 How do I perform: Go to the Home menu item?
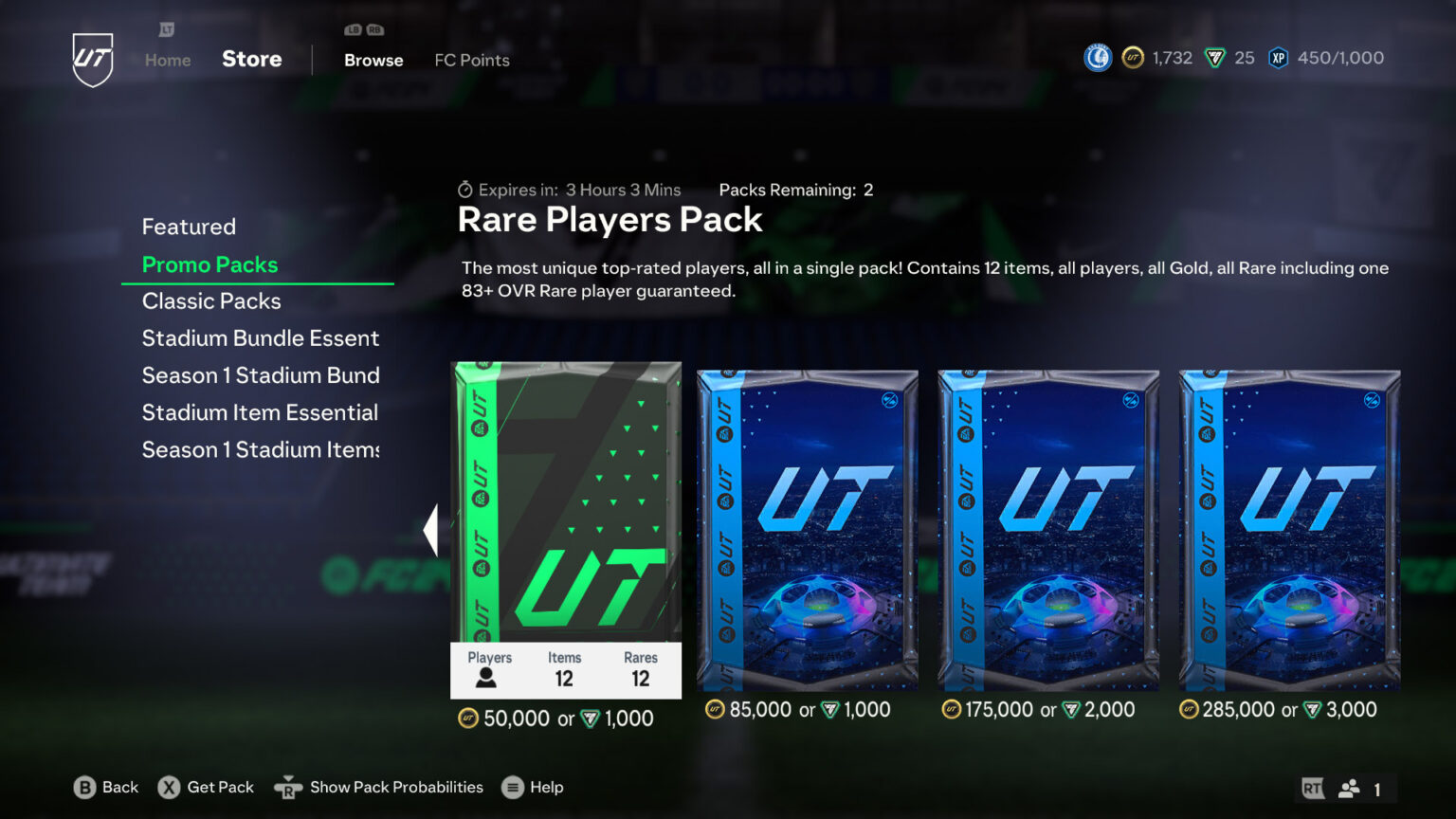(x=167, y=60)
